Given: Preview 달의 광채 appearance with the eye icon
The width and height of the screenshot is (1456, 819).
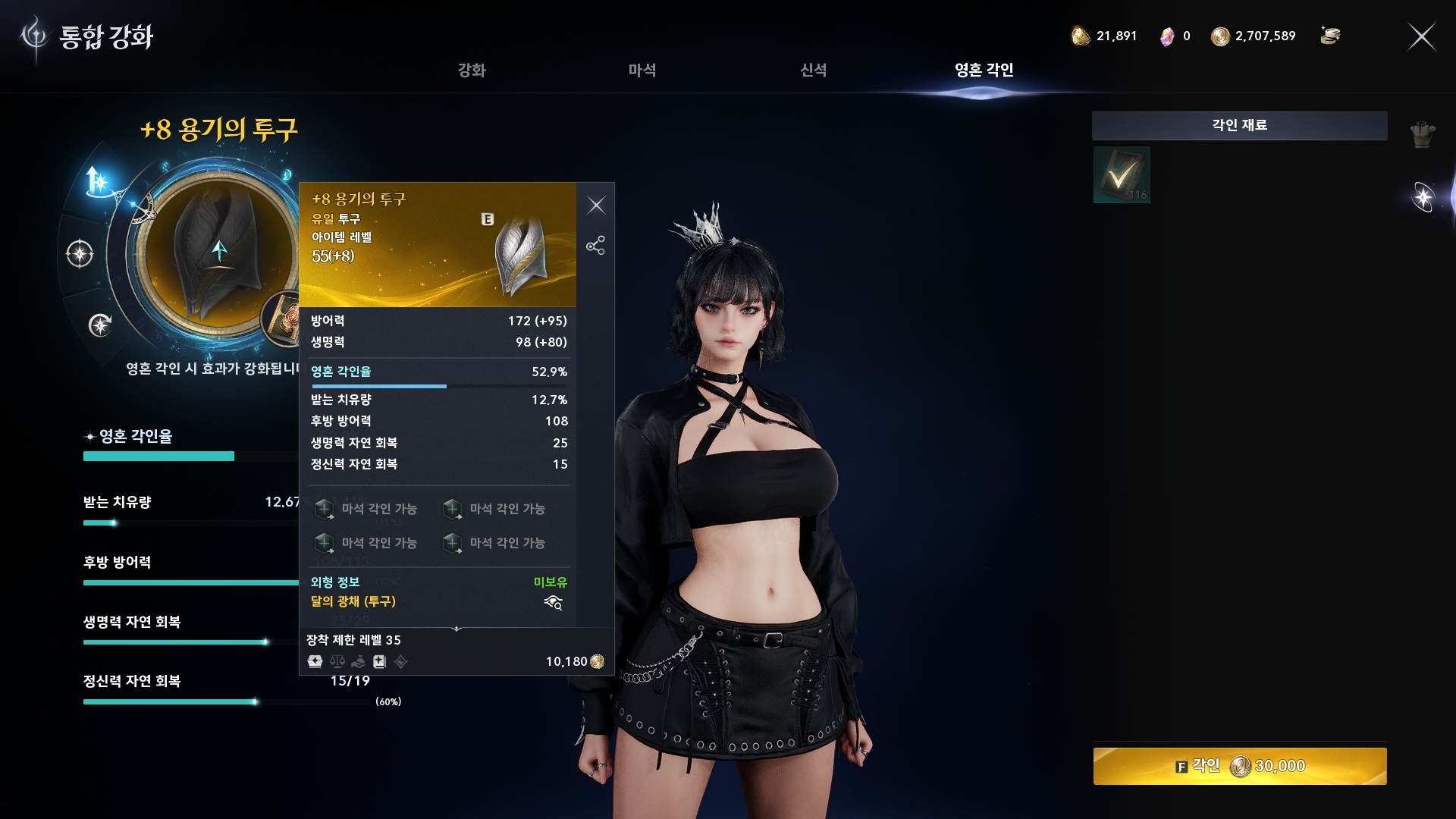Looking at the screenshot, I should tap(553, 603).
